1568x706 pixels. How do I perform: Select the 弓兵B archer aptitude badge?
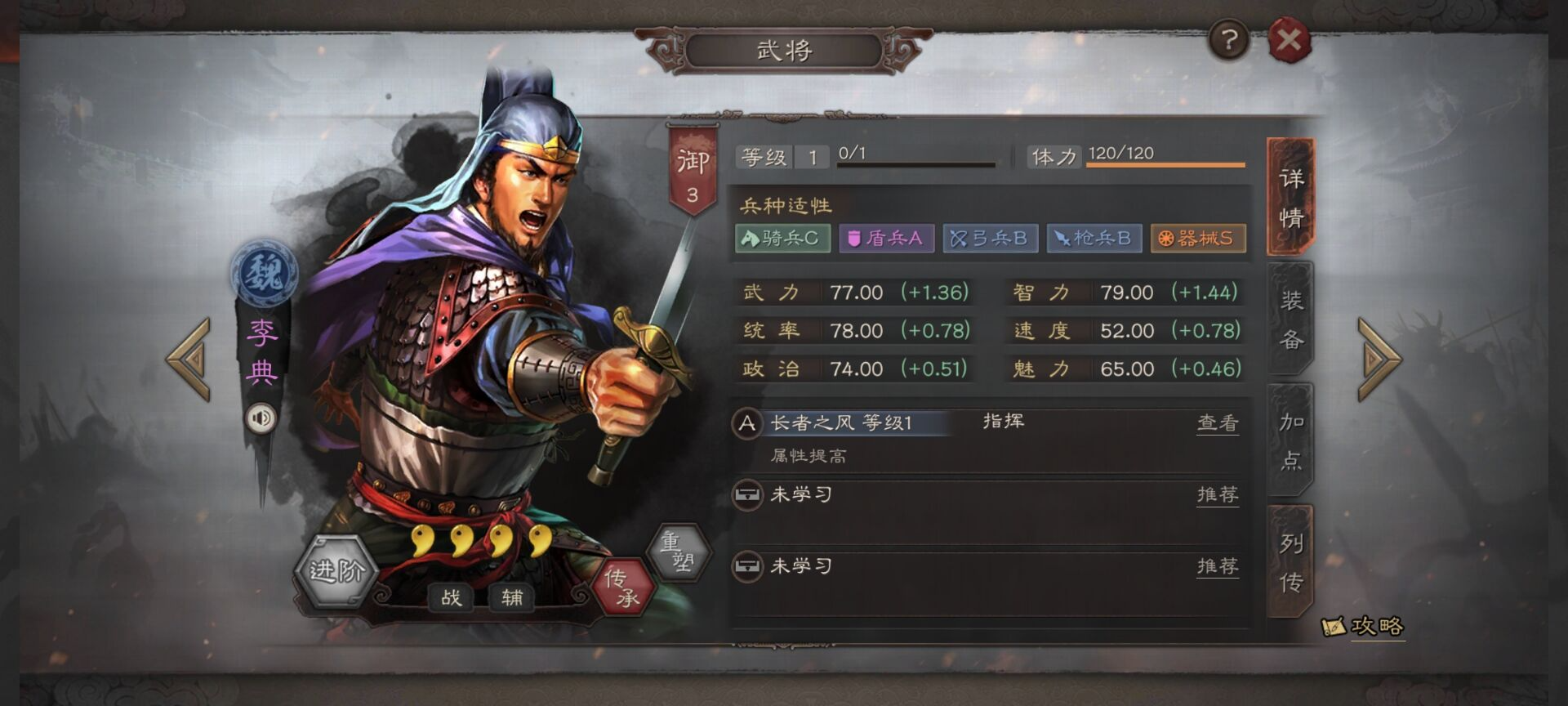coord(990,239)
